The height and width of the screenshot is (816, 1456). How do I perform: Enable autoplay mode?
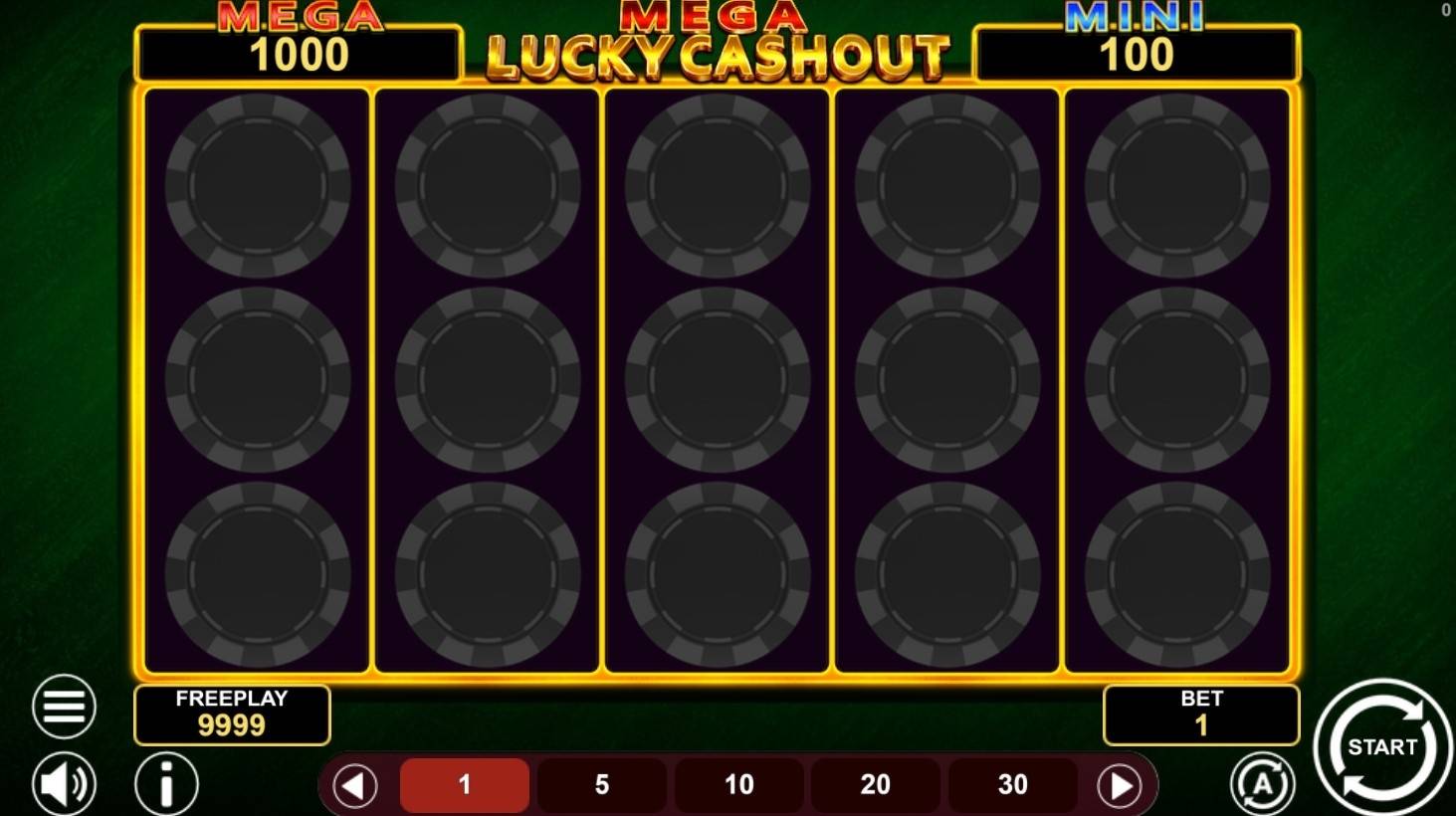click(x=1262, y=785)
